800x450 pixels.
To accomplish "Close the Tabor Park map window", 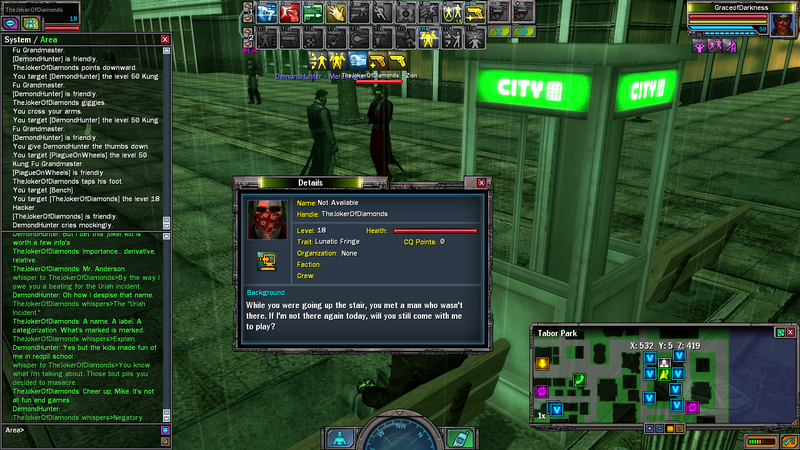I will click(790, 332).
